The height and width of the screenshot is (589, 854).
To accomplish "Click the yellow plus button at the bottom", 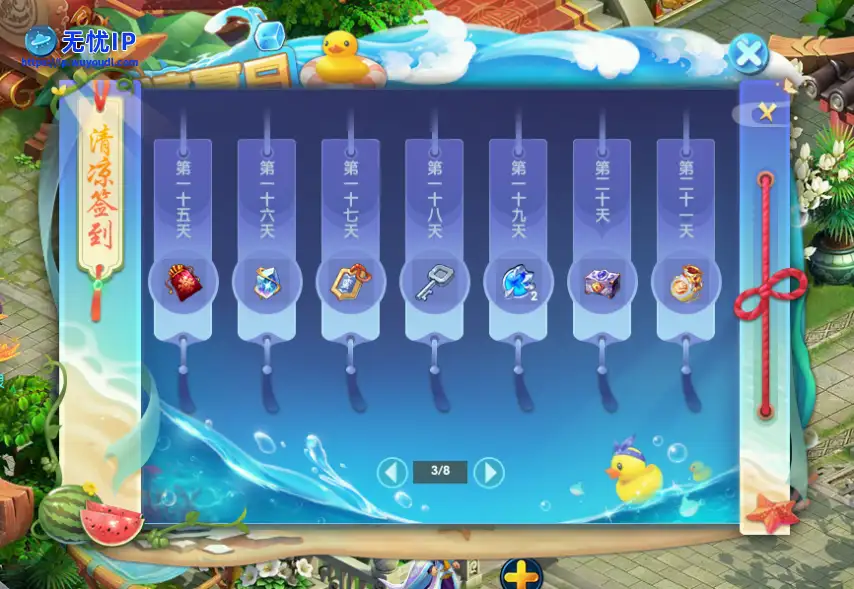I will [521, 576].
